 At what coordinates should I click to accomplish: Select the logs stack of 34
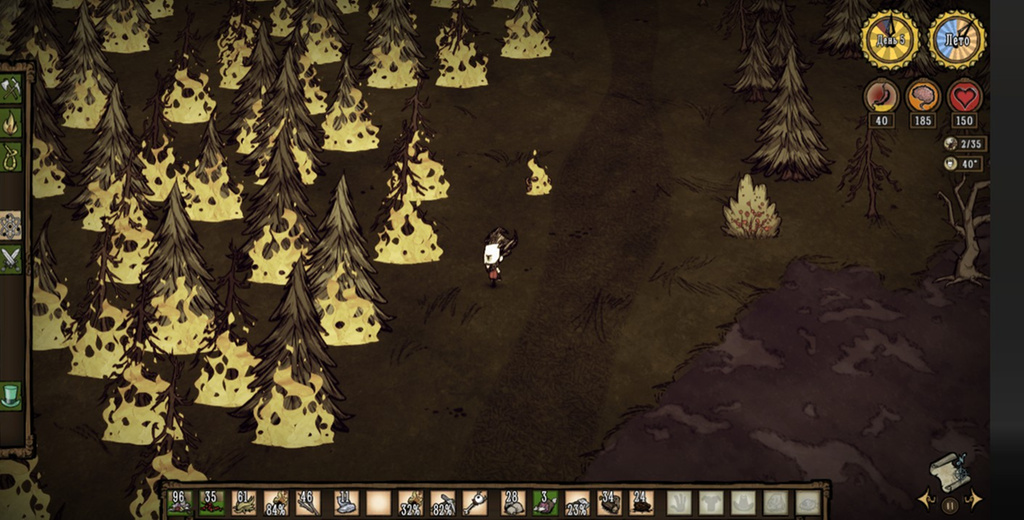tap(610, 502)
